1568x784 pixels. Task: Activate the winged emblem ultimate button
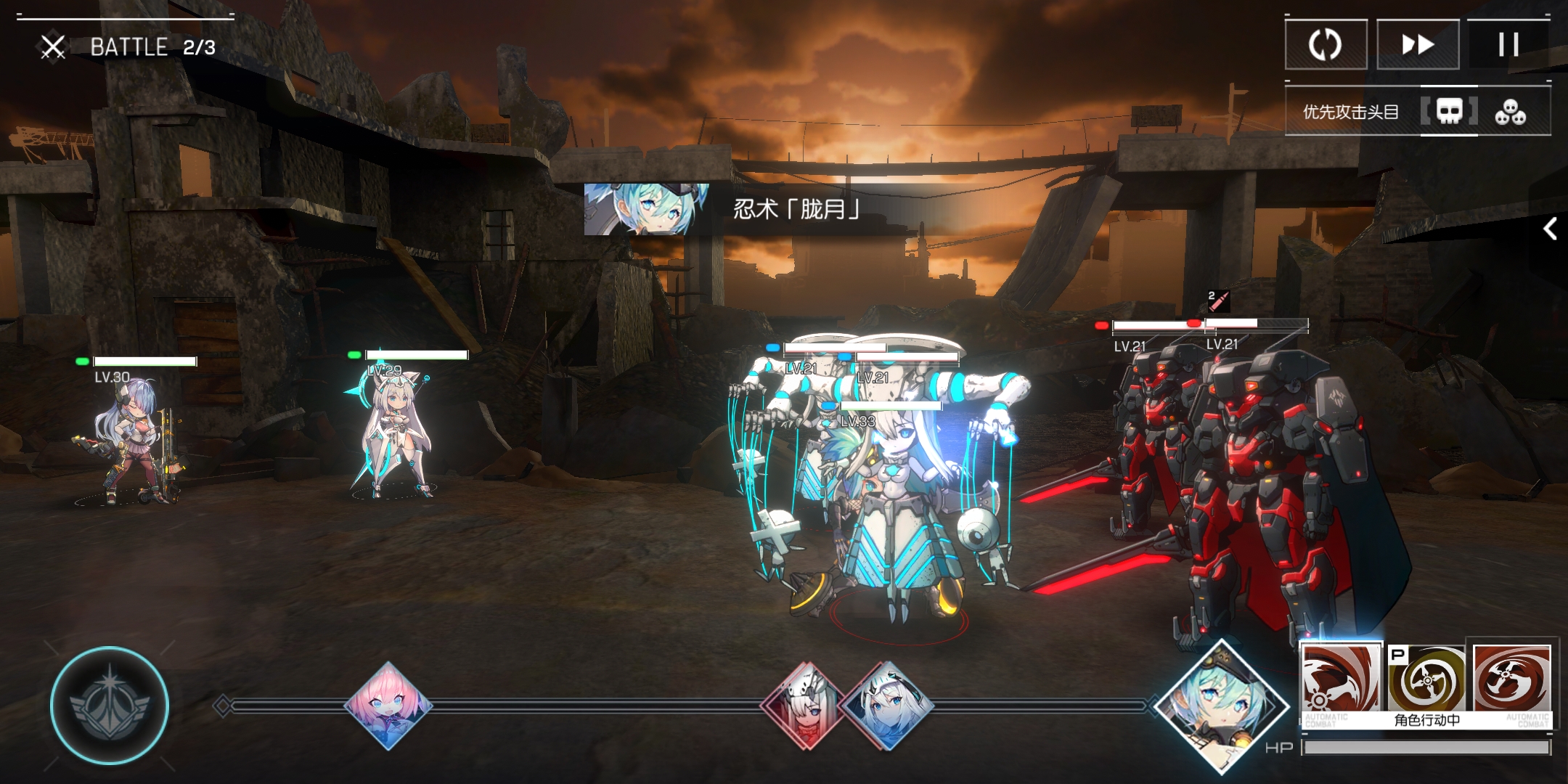tap(110, 706)
